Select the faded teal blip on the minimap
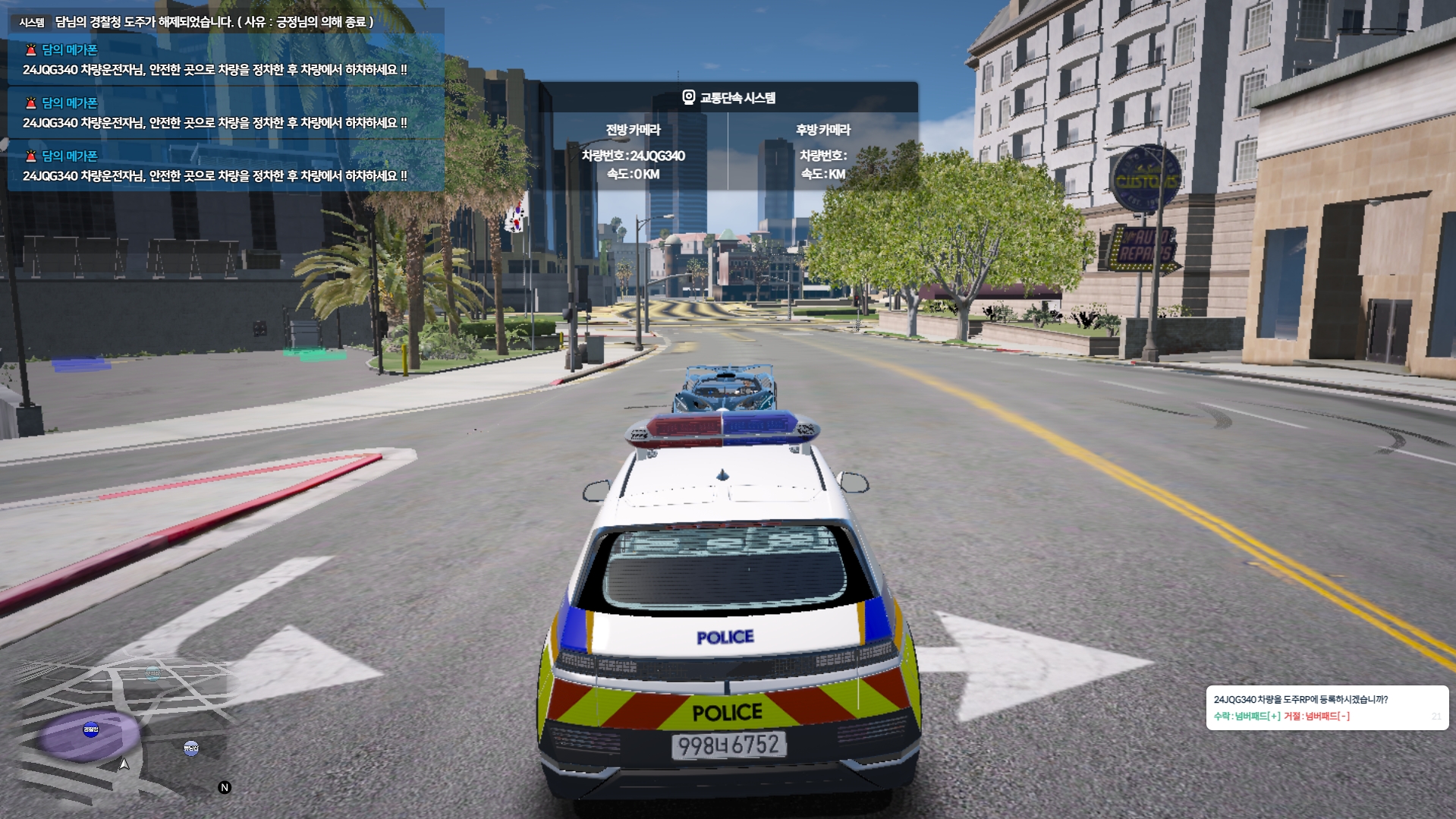The height and width of the screenshot is (819, 1456). coord(153,673)
